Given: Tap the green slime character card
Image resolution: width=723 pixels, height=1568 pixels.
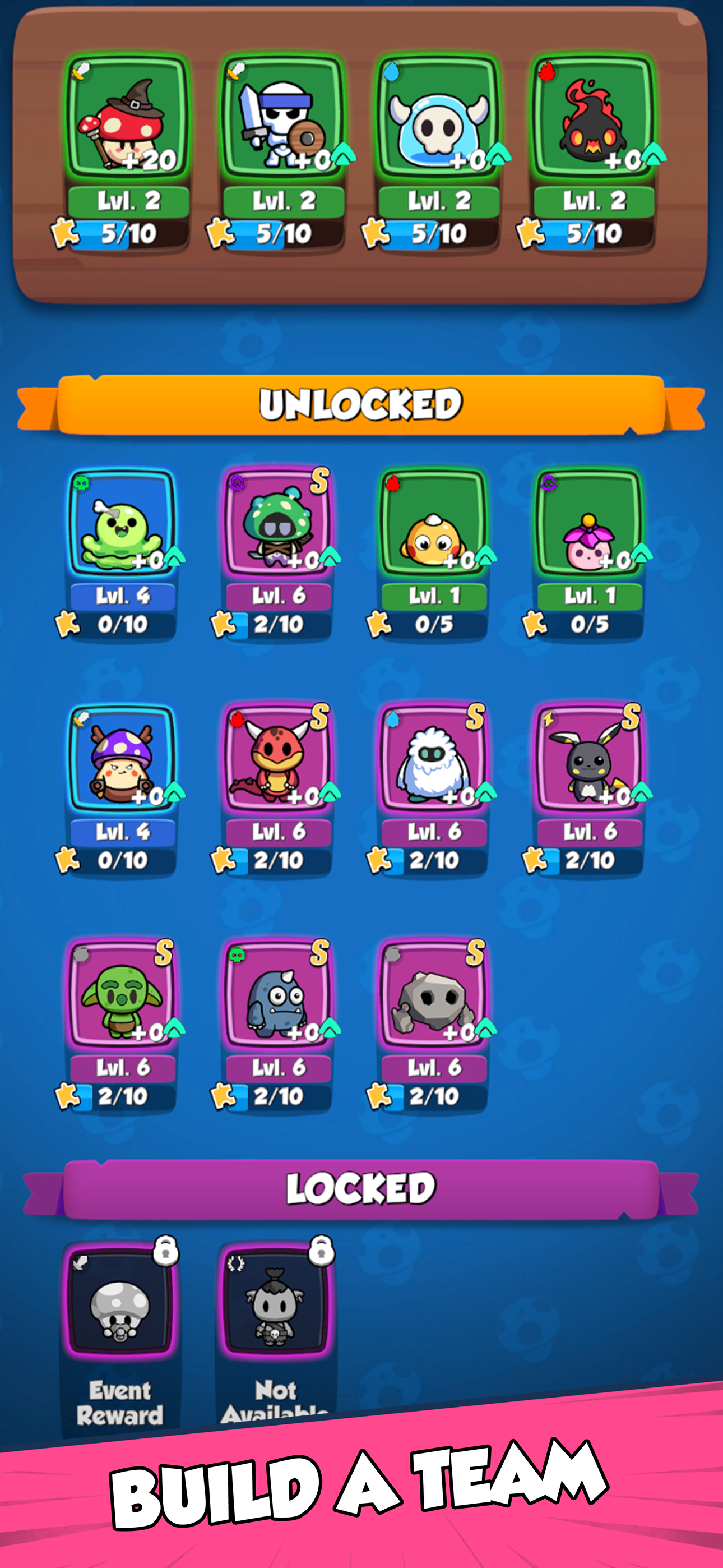Looking at the screenshot, I should (126, 533).
